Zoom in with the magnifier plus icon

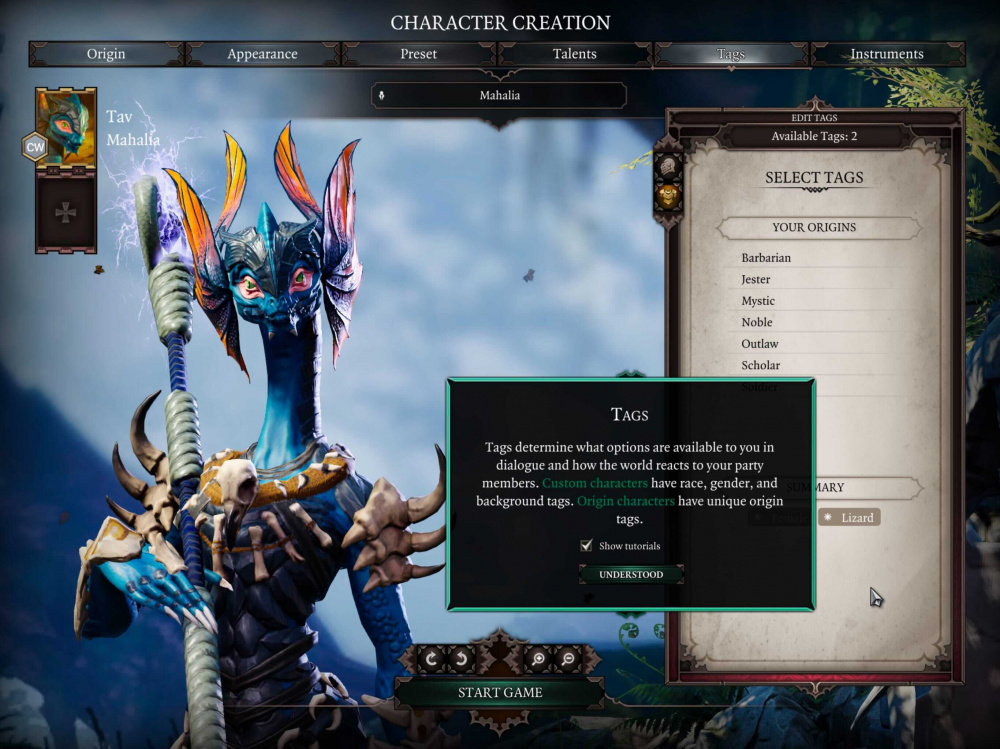click(537, 658)
